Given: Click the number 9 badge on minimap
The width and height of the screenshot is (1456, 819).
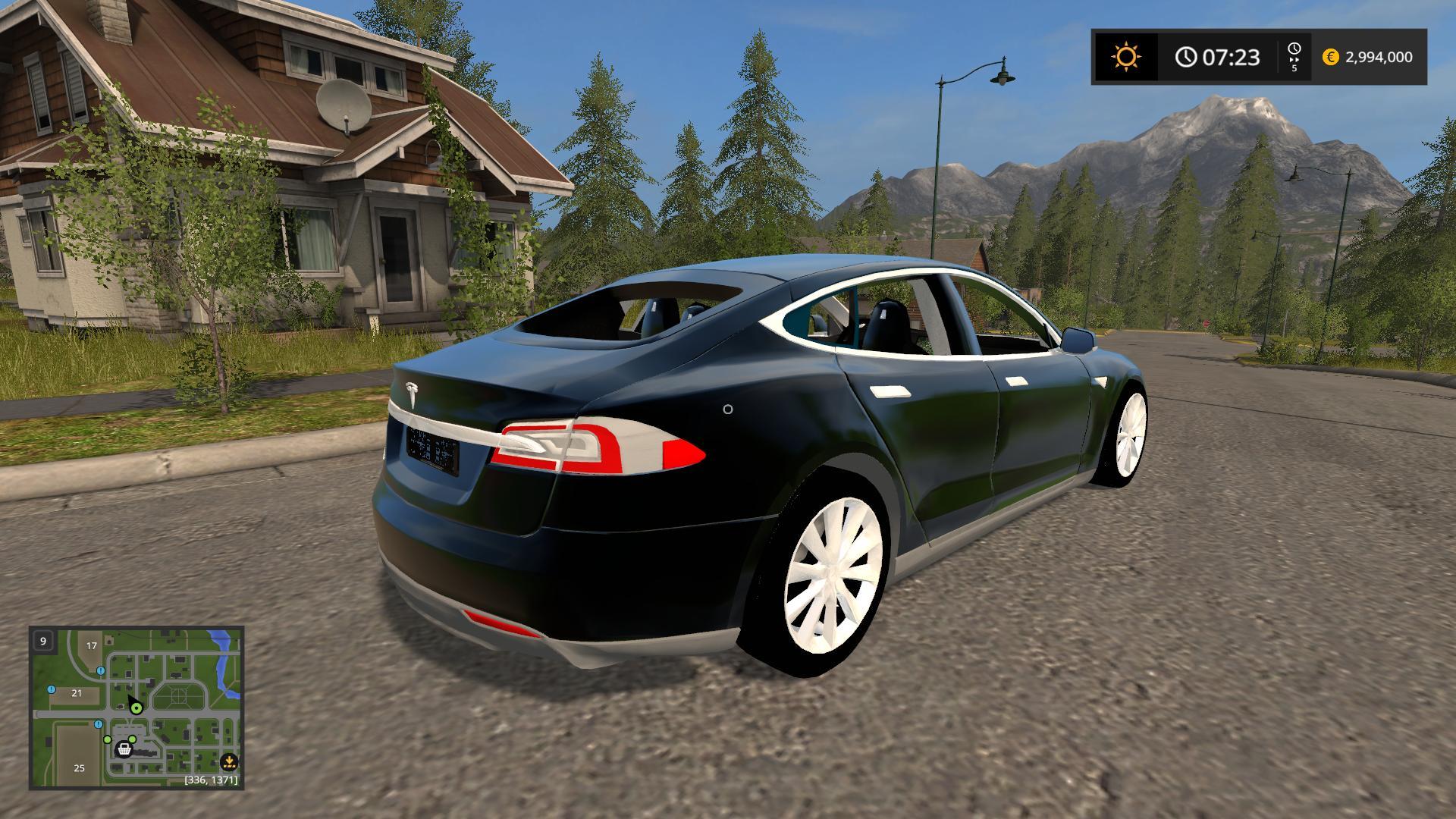Looking at the screenshot, I should pyautogui.click(x=43, y=641).
